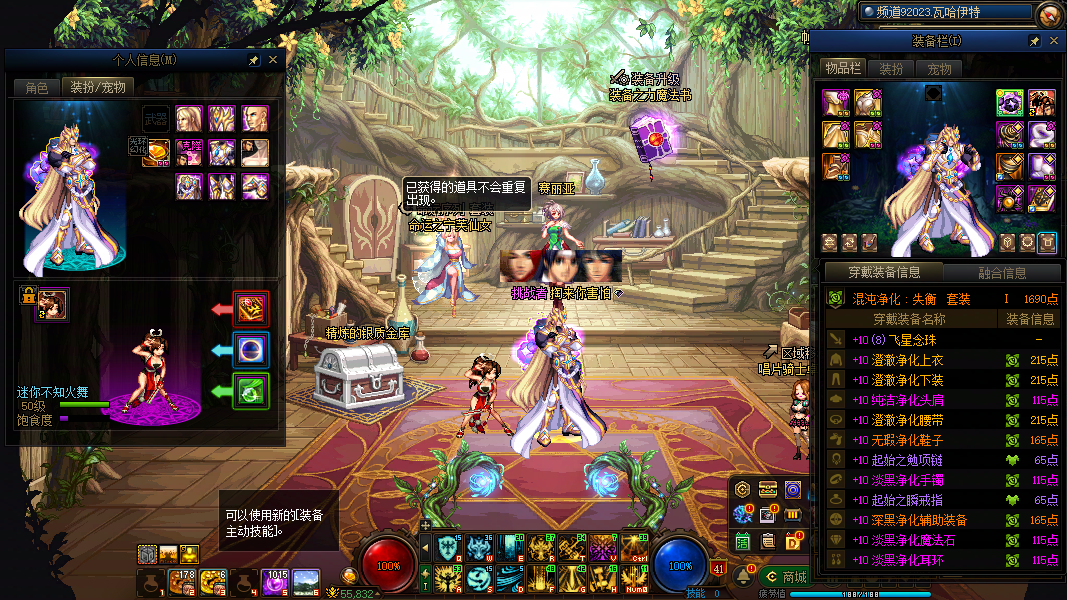Use the wolf head skill on hotbar
The height and width of the screenshot is (600, 1067).
478,547
